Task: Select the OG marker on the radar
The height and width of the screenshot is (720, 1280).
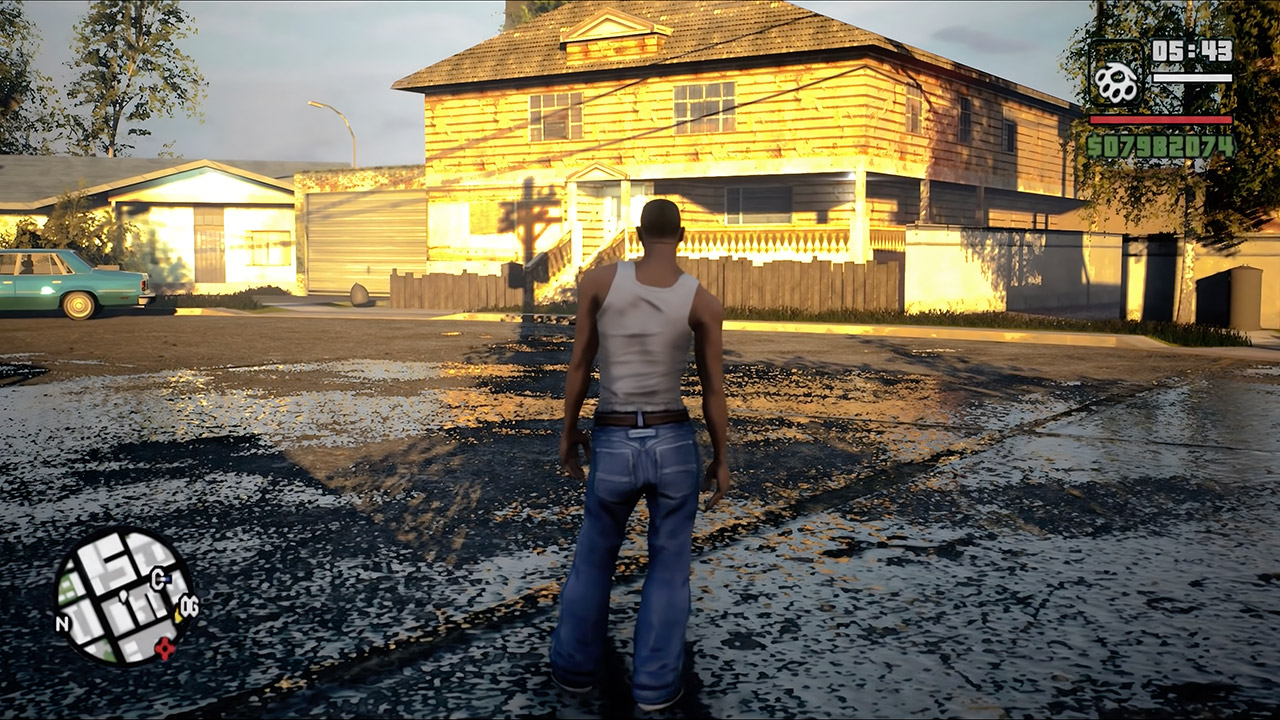Action: point(187,605)
